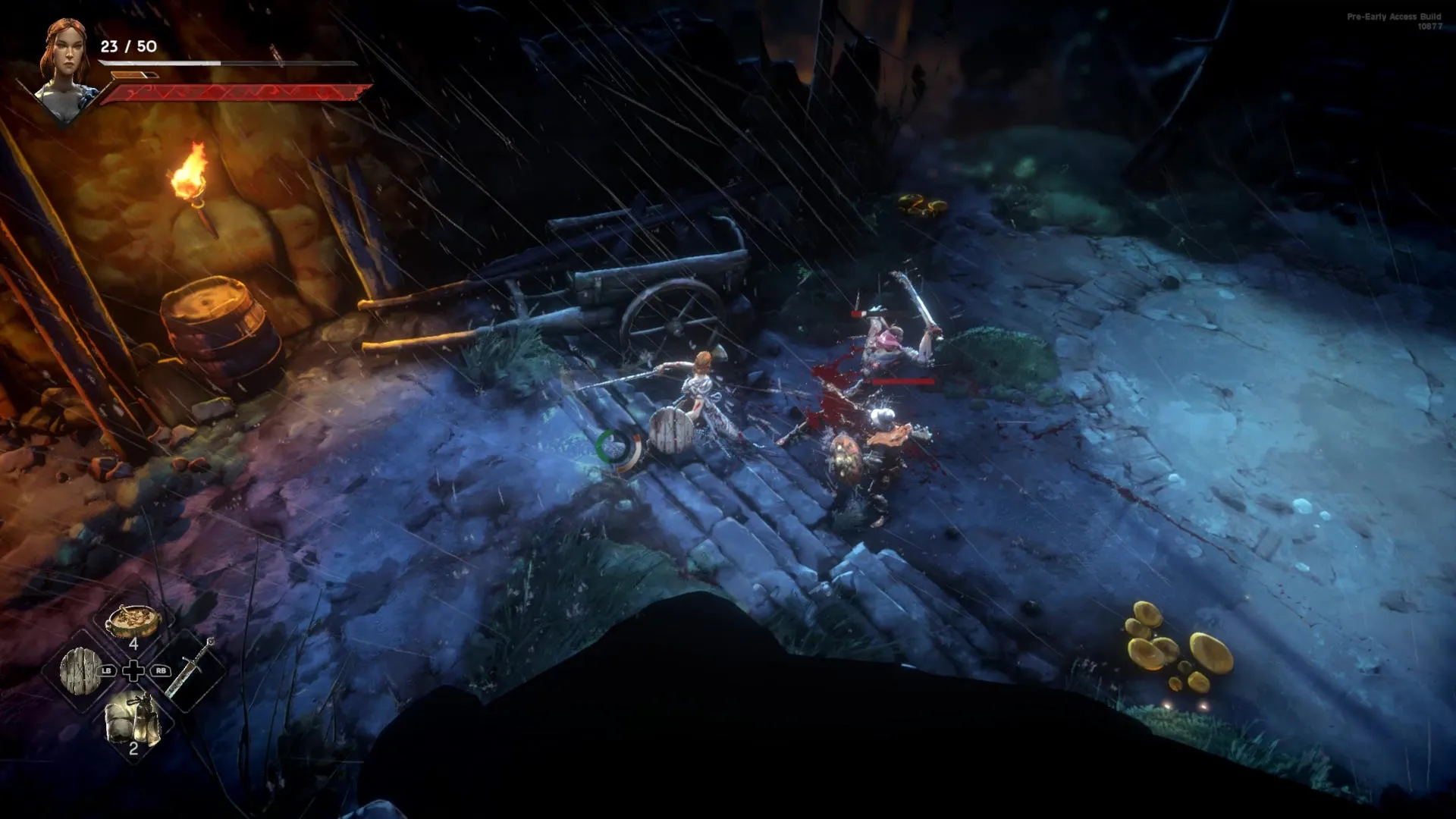
Task: Select the stew bowl food slot
Action: click(133, 622)
